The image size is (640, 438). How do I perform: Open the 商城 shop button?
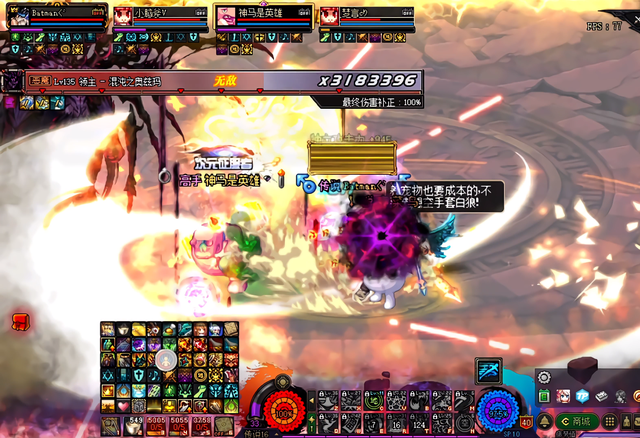click(578, 423)
